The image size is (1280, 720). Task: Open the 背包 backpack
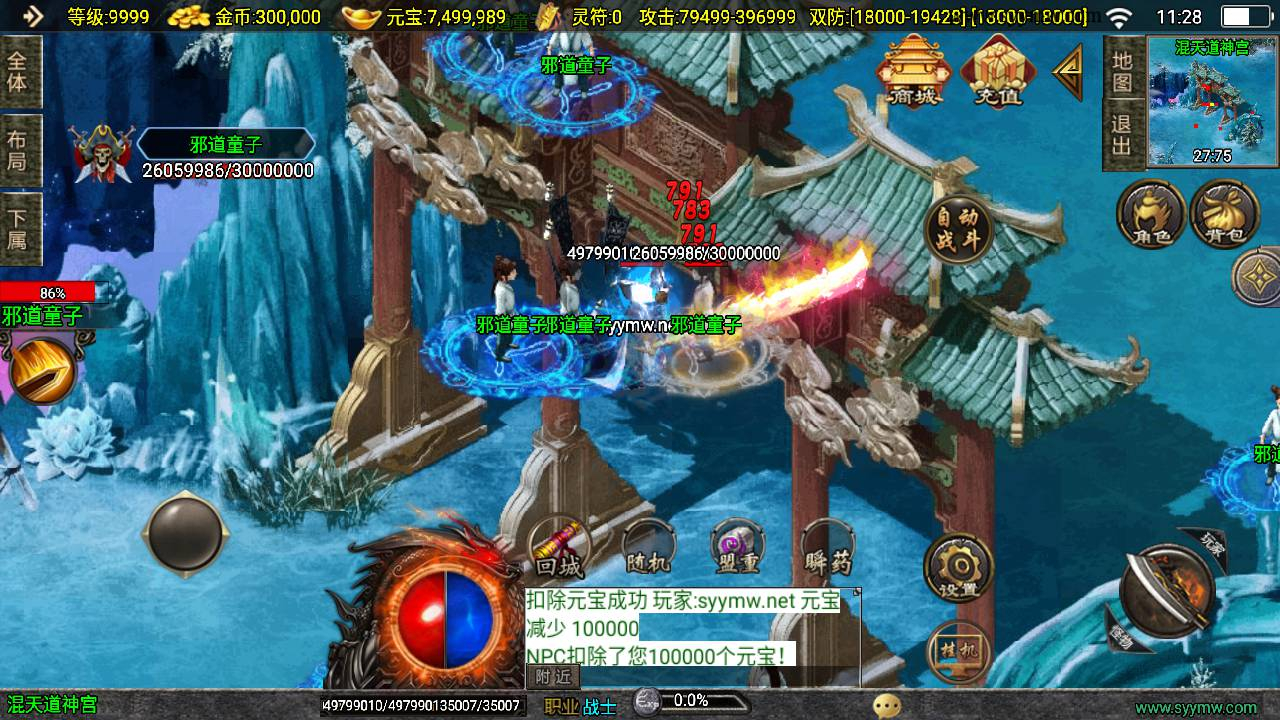(1224, 213)
